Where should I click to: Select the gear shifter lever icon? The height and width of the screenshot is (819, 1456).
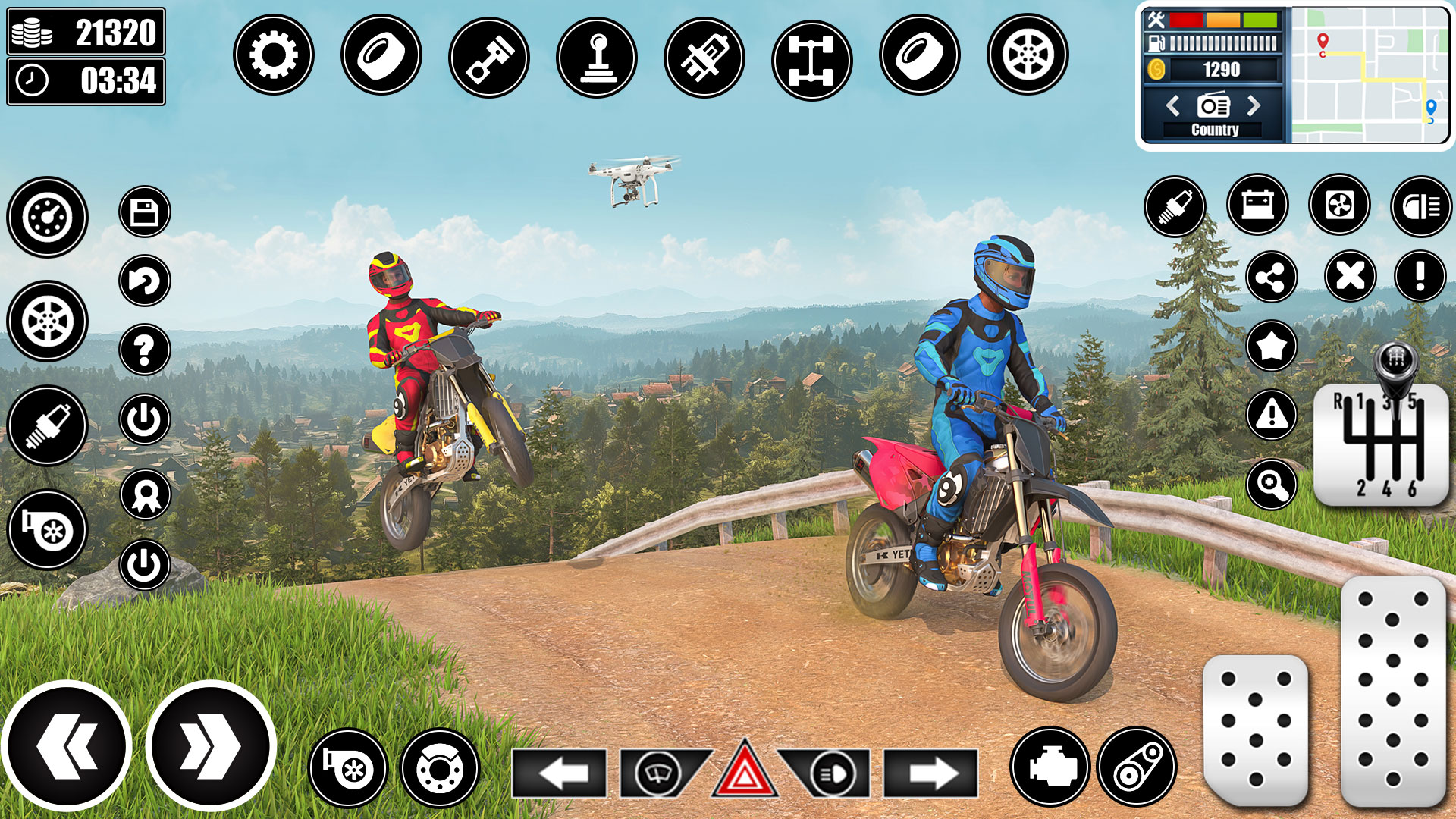pos(595,57)
